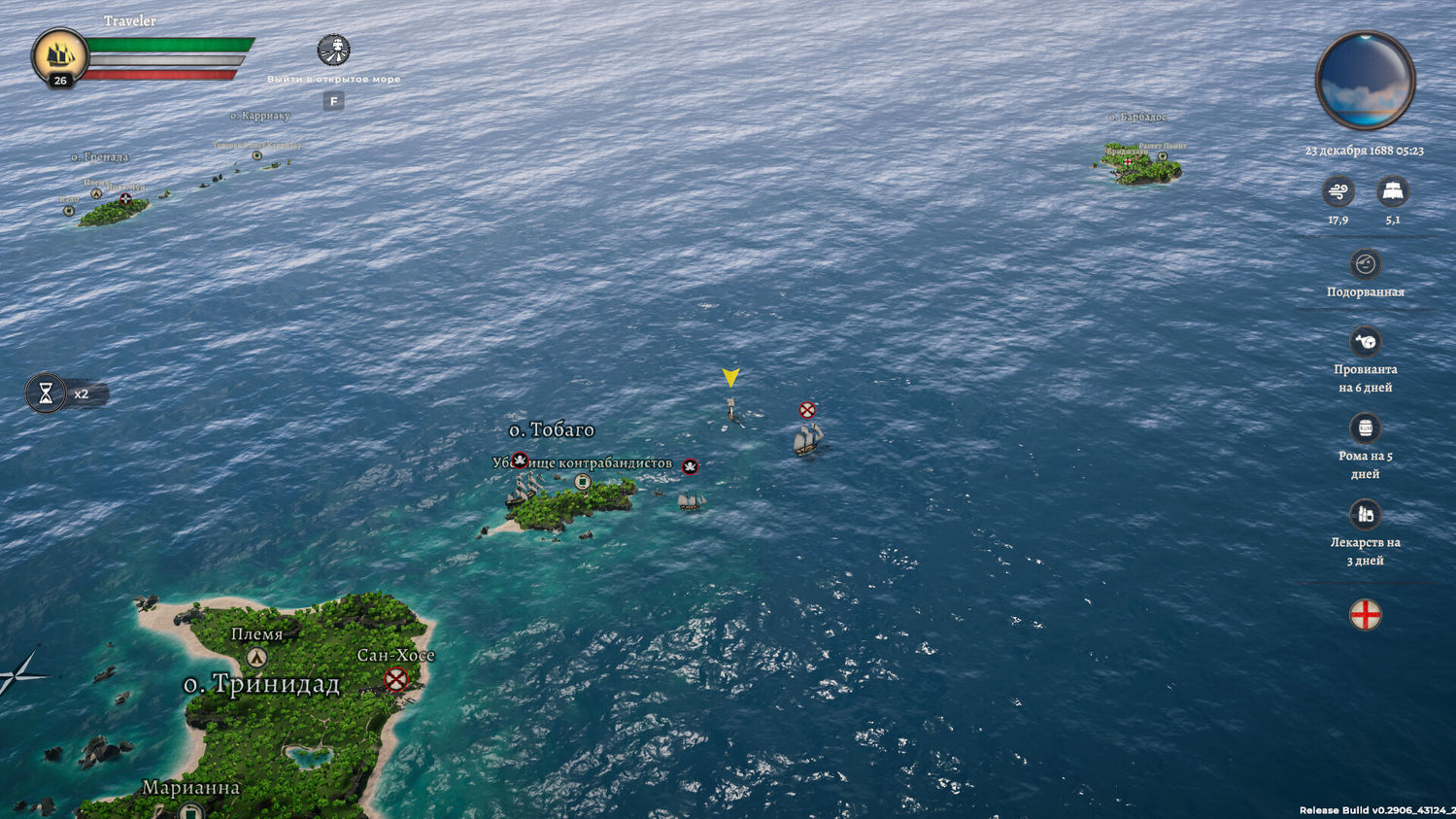Click the Barbados settlement marker
This screenshot has height=819, width=1456.
[1127, 162]
